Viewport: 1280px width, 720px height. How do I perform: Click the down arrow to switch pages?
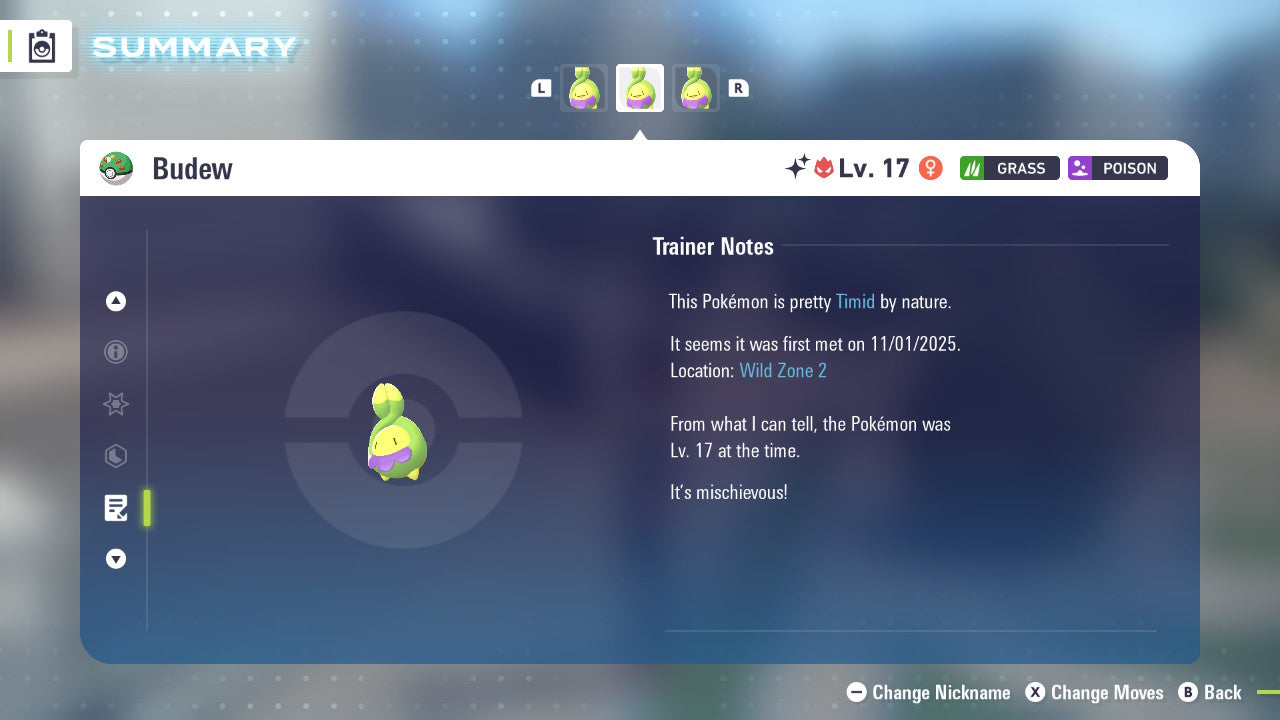pyautogui.click(x=115, y=559)
